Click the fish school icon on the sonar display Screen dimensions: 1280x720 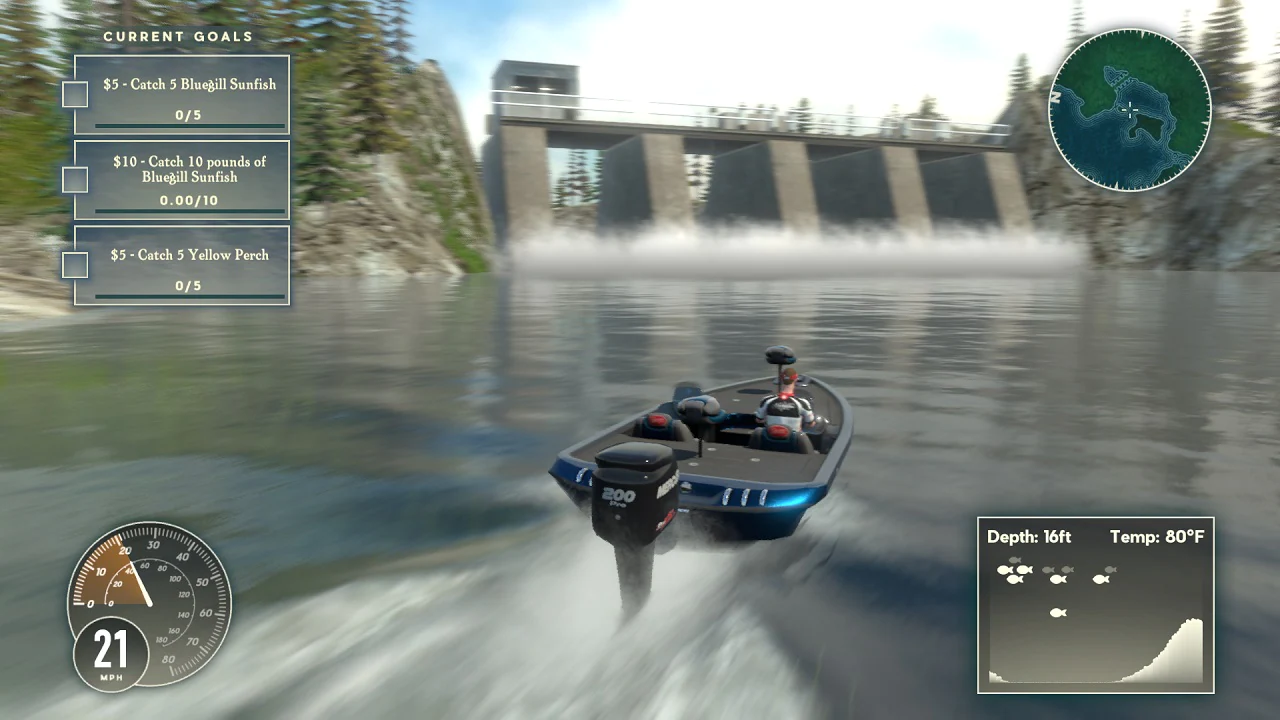[1015, 570]
